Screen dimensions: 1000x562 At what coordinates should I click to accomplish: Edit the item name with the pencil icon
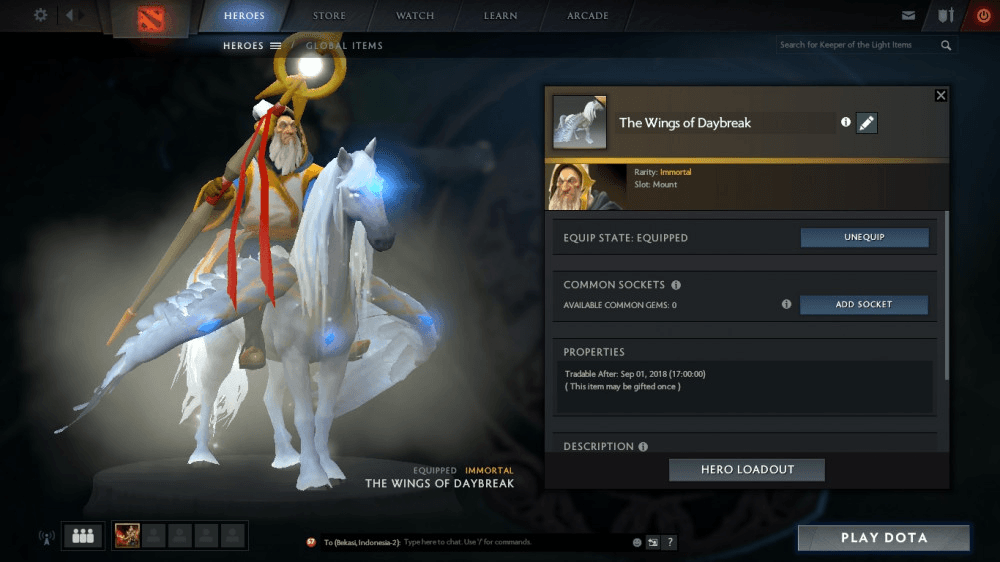click(866, 123)
